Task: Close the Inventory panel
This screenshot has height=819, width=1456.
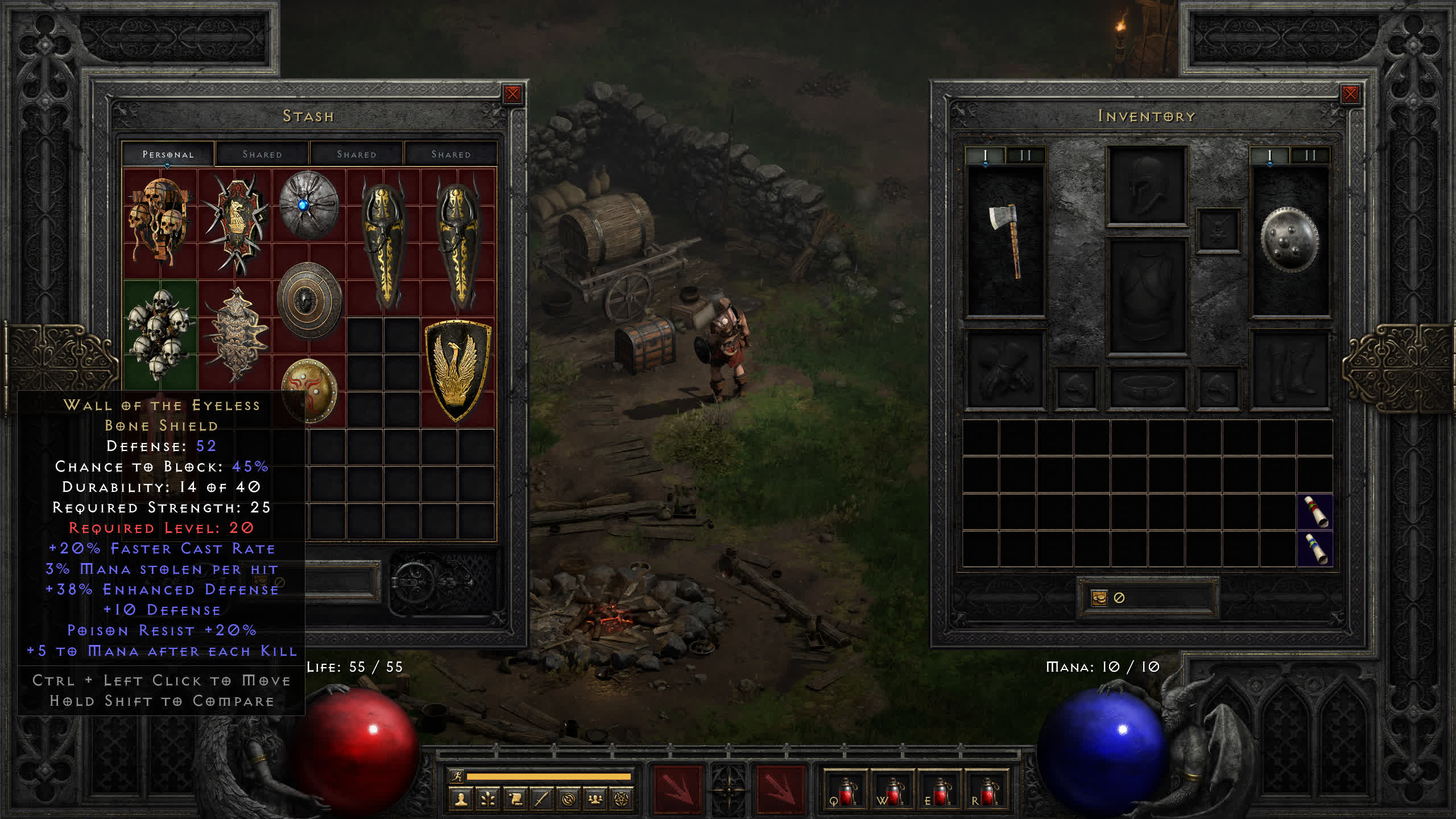Action: [1350, 94]
